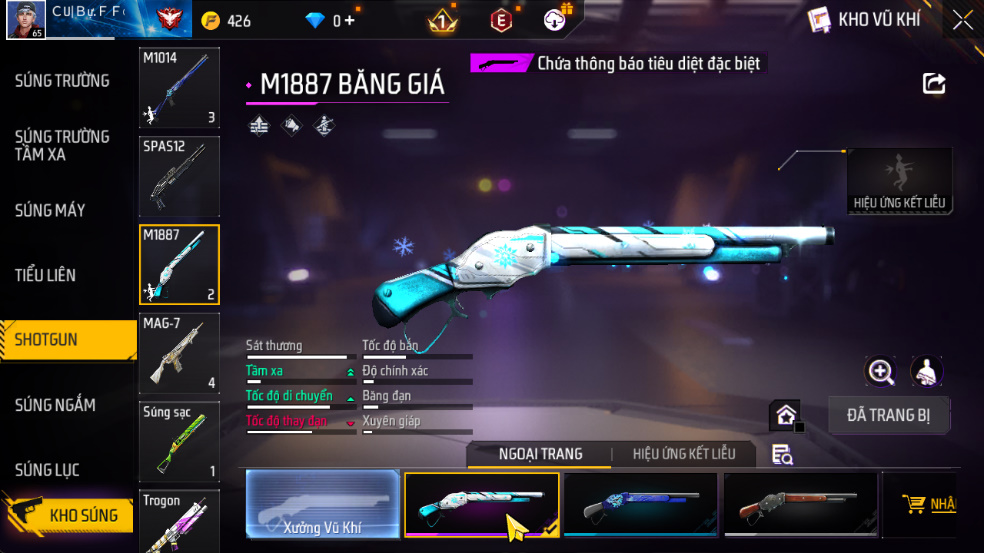
Task: Switch to the Hiệu Ứng Kết Liễu tab
Action: [684, 454]
